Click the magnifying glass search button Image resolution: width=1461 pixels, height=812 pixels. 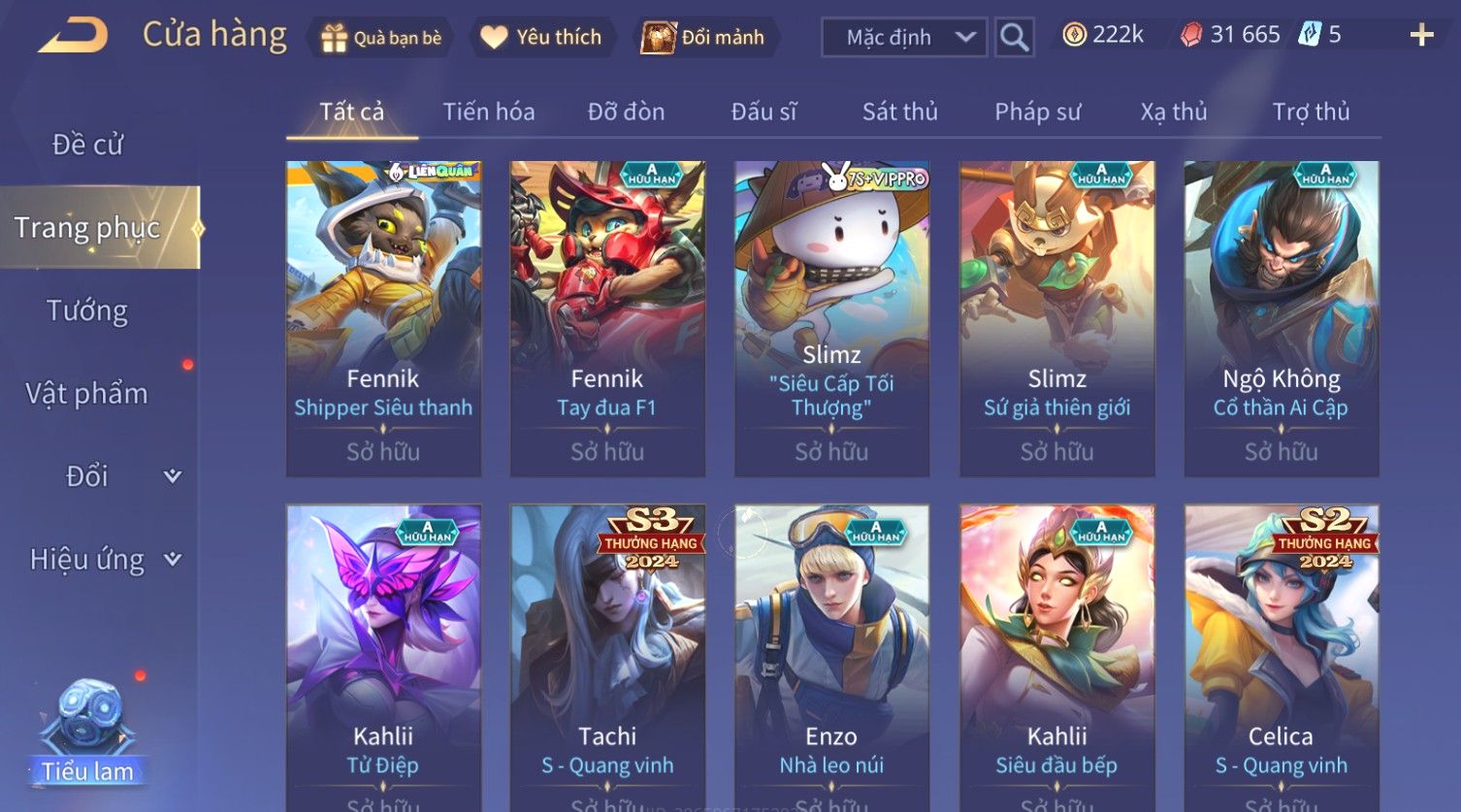(1014, 37)
